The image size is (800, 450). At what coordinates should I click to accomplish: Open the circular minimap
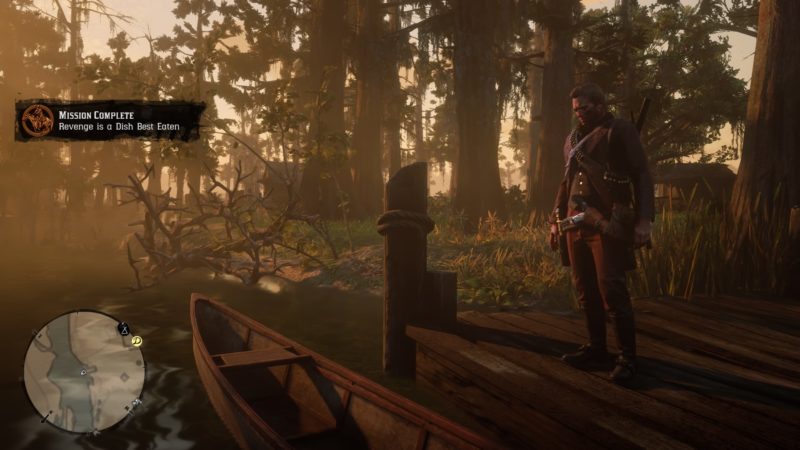click(x=84, y=371)
